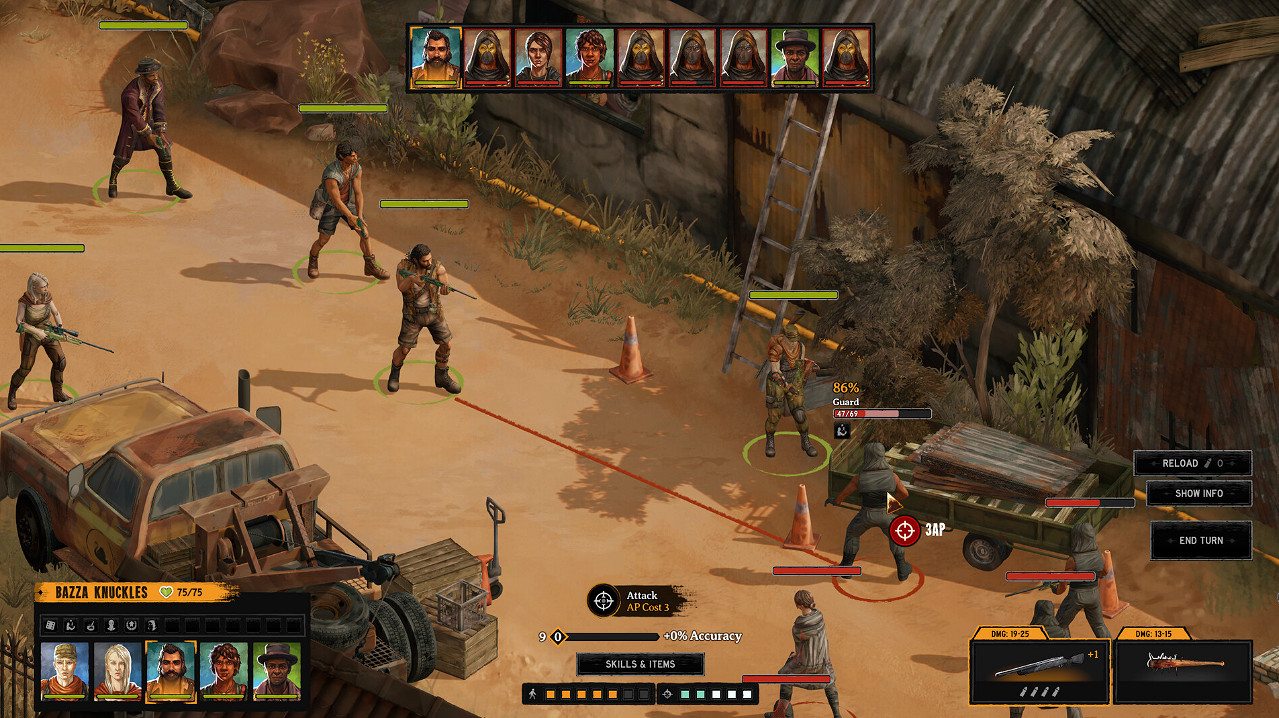Click the bearded man's turn order portrait
Image resolution: width=1279 pixels, height=718 pixels.
click(436, 57)
